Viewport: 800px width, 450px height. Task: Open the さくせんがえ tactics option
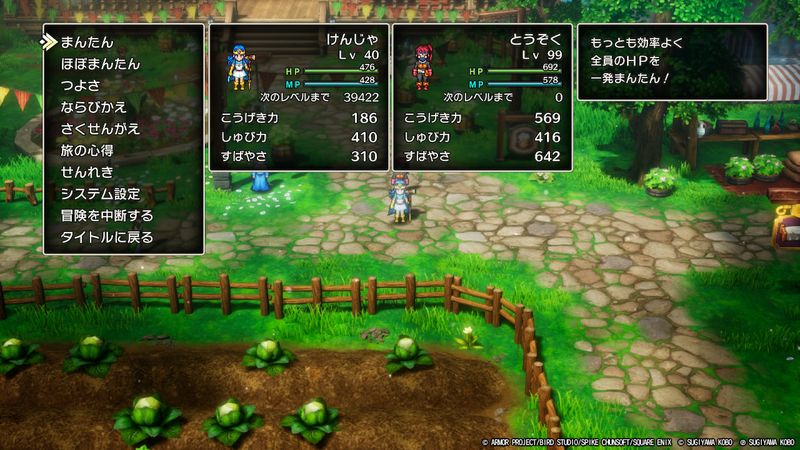[100, 129]
